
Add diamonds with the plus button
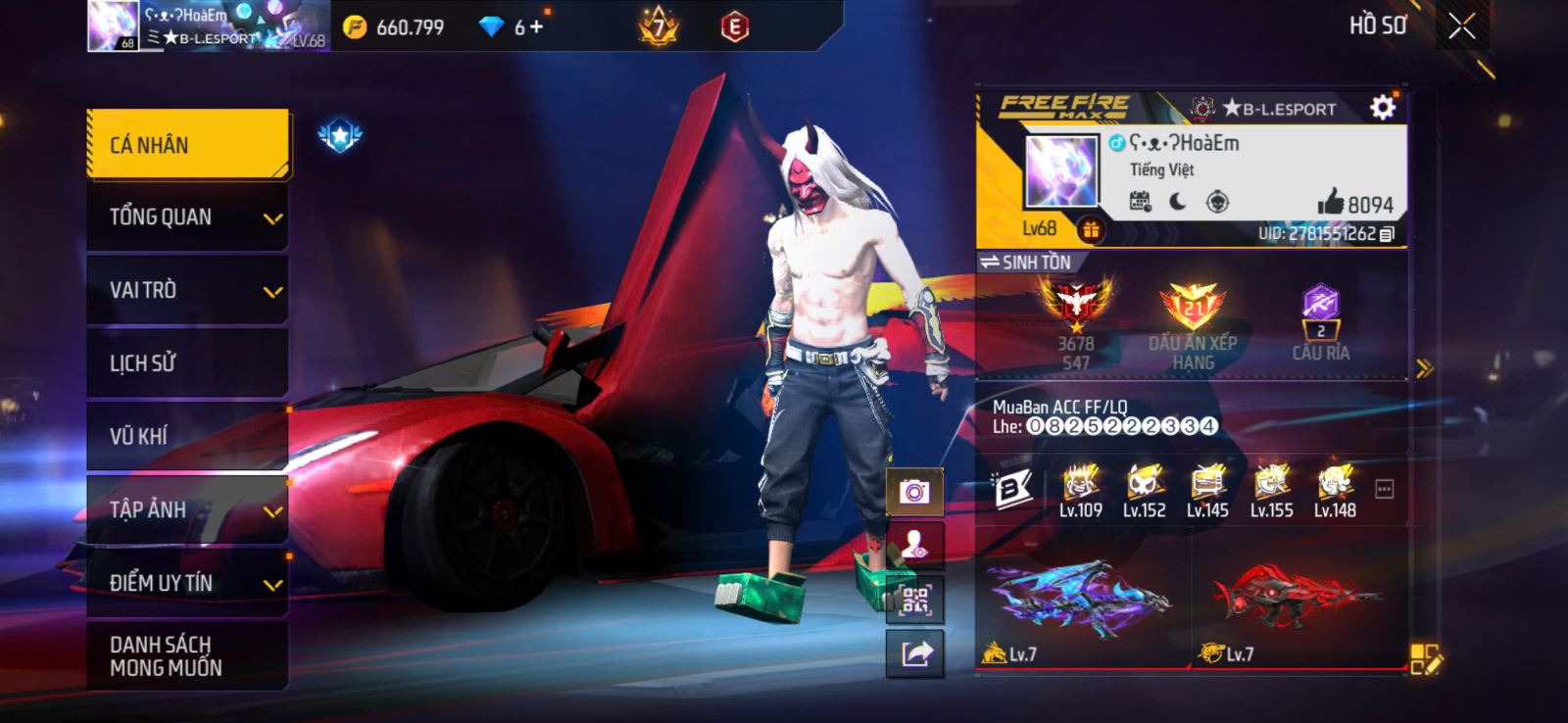pos(535,27)
